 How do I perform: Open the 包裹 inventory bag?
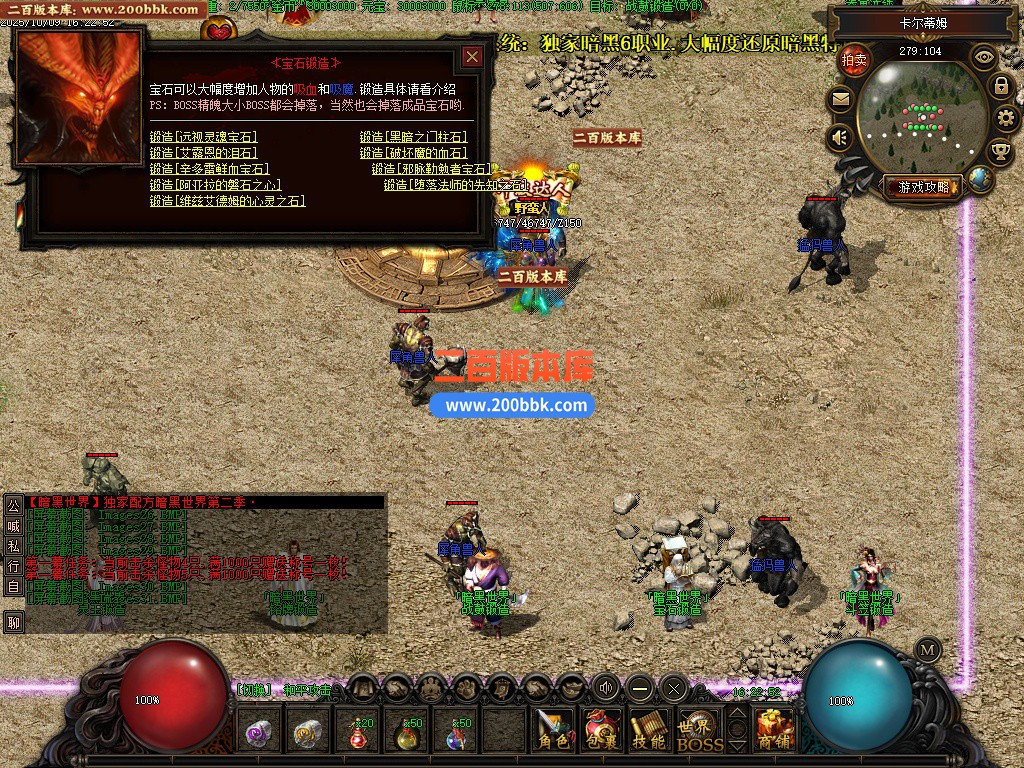pos(601,730)
